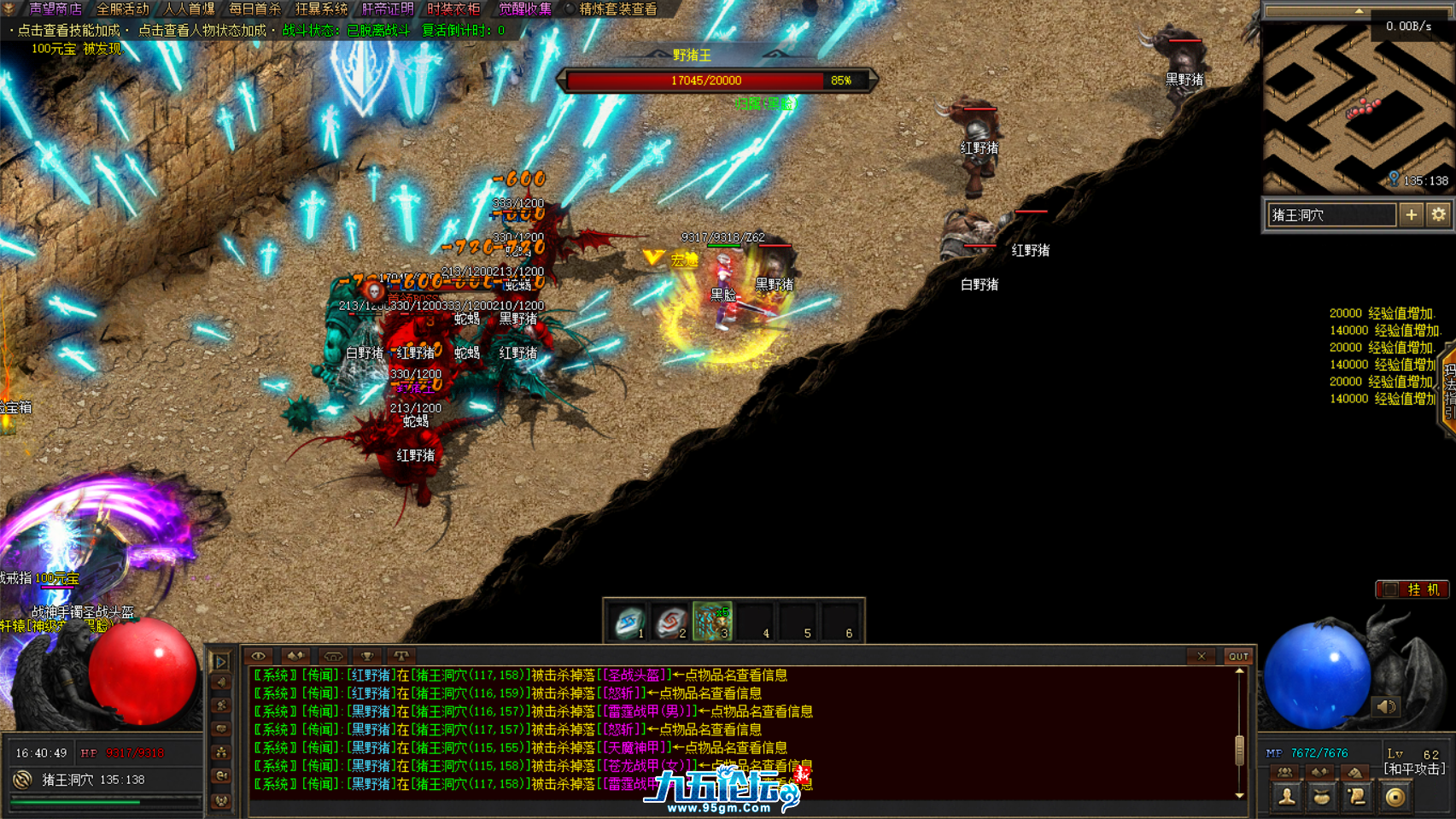Screen dimensions: 1456x819
Task: Toggle the 挂机 auto-battle checkbox
Action: [1391, 589]
